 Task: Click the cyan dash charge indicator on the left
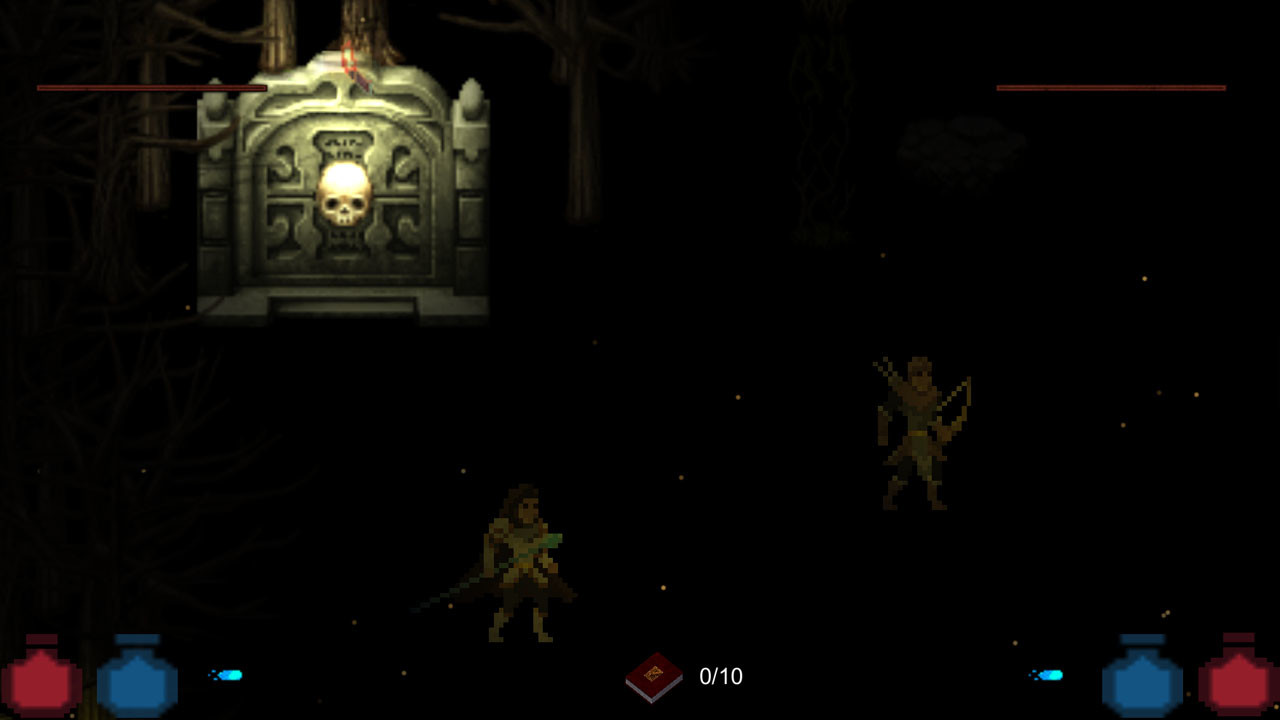pos(228,677)
